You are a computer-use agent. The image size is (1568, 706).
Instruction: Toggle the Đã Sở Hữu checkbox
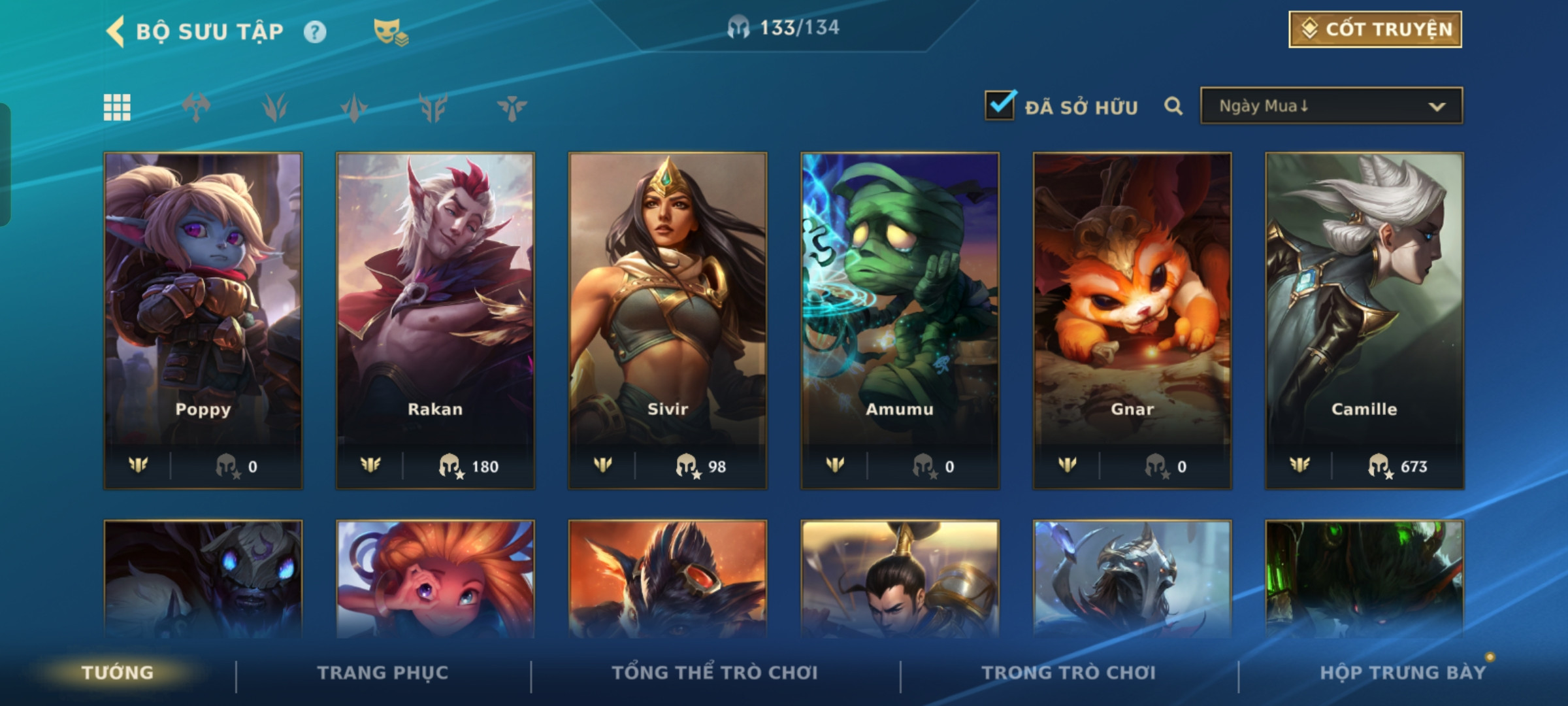1000,106
